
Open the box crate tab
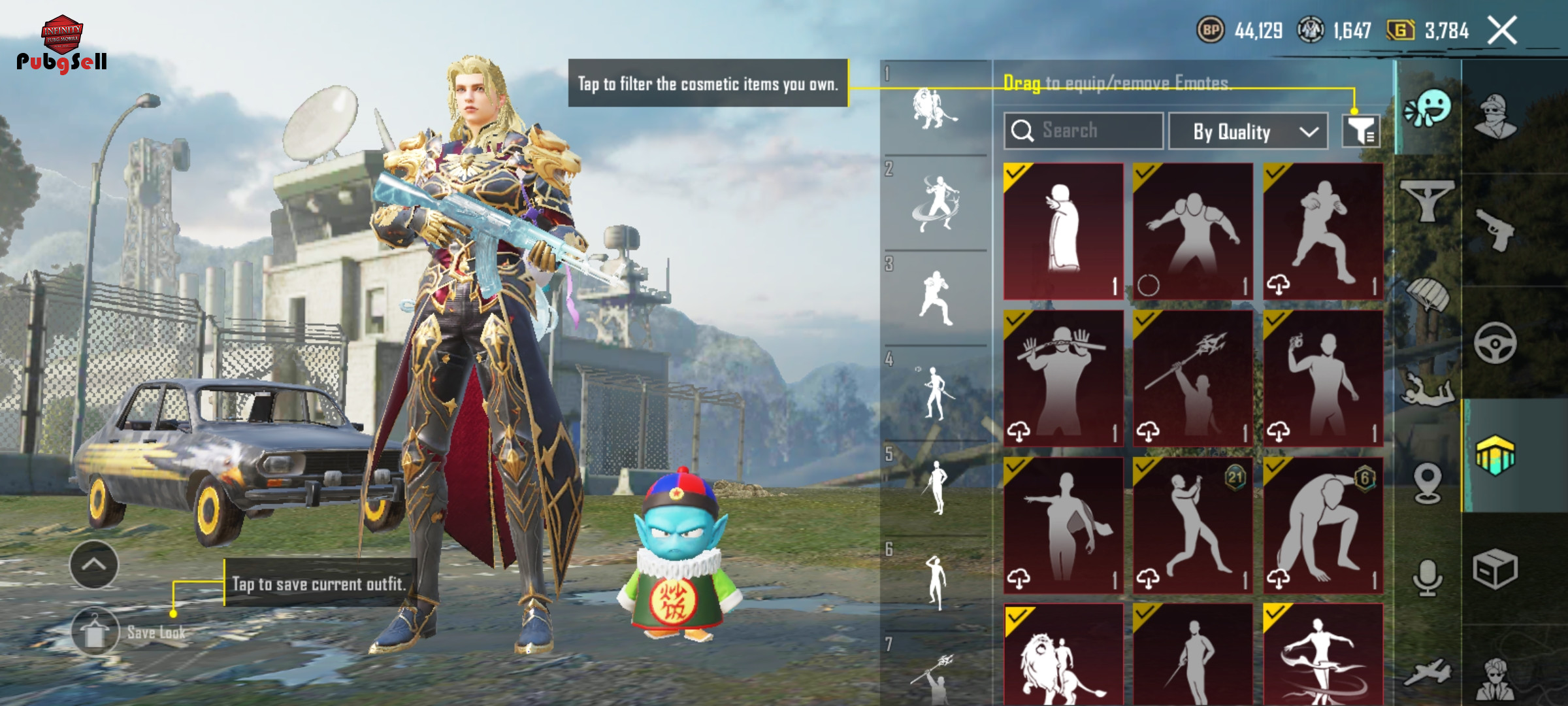click(1495, 569)
